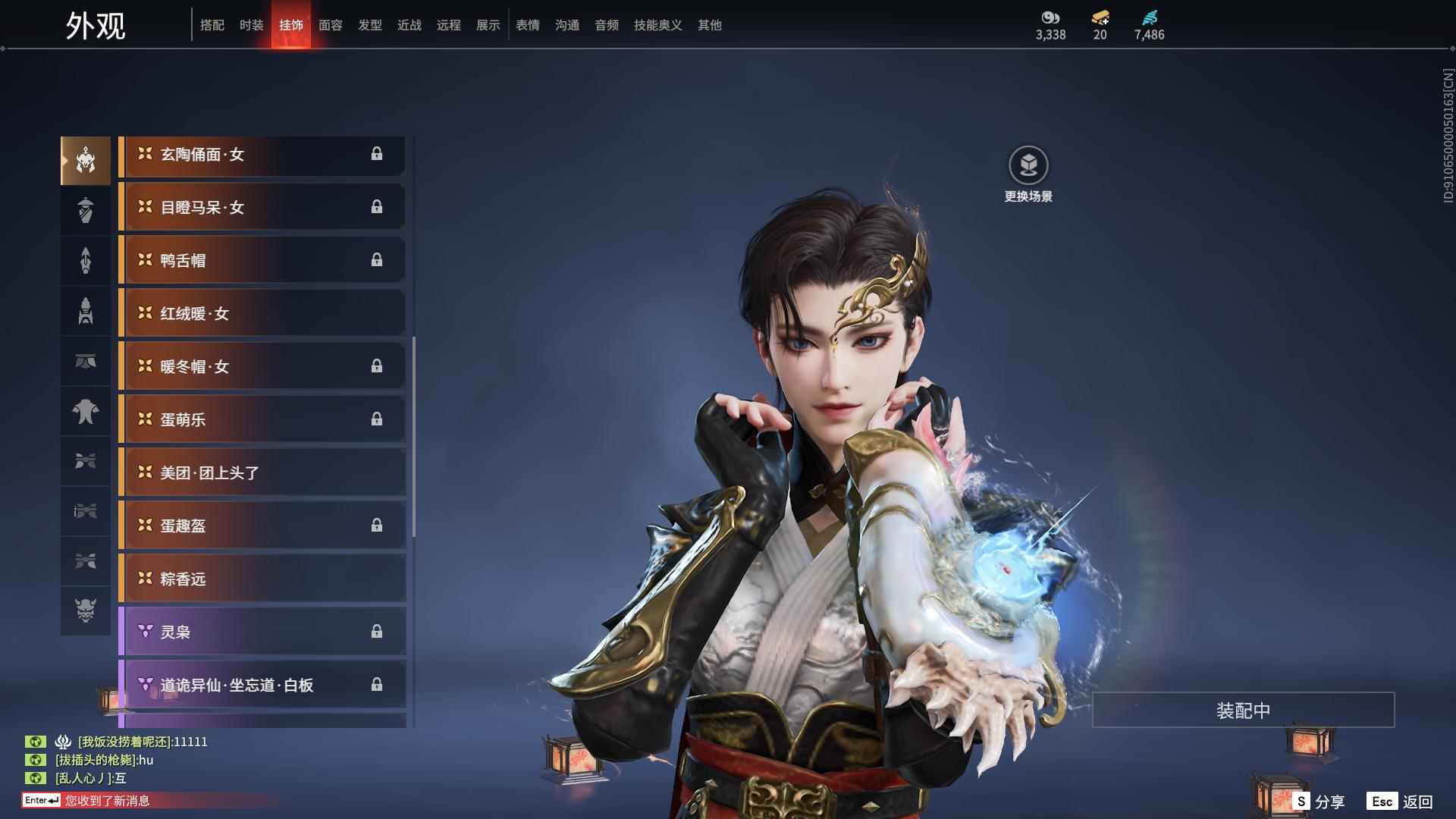This screenshot has width=1456, height=819.
Task: Select the demon mask category icon
Action: pyautogui.click(x=86, y=610)
